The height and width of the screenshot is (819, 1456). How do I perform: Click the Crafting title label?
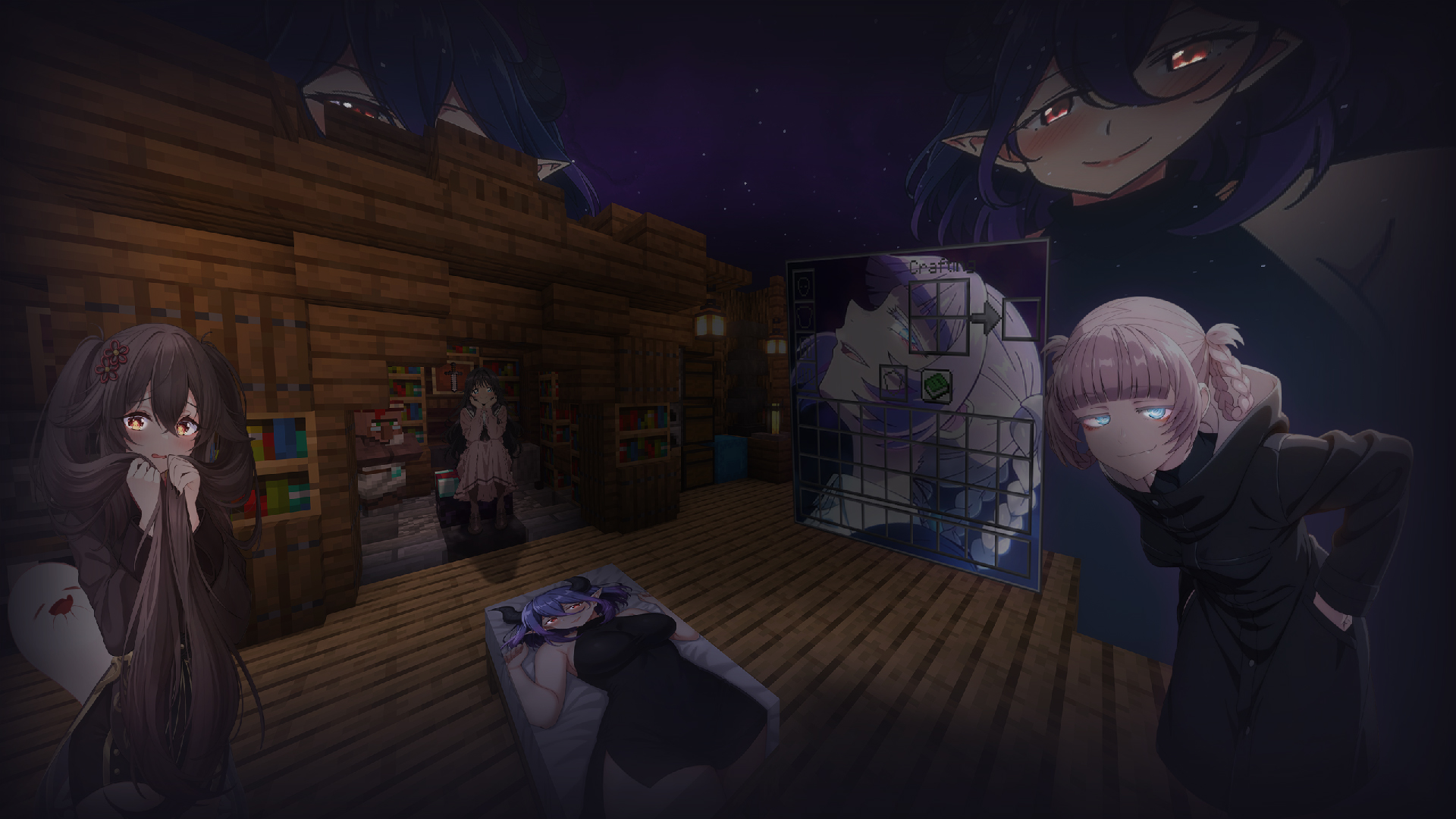[x=942, y=265]
